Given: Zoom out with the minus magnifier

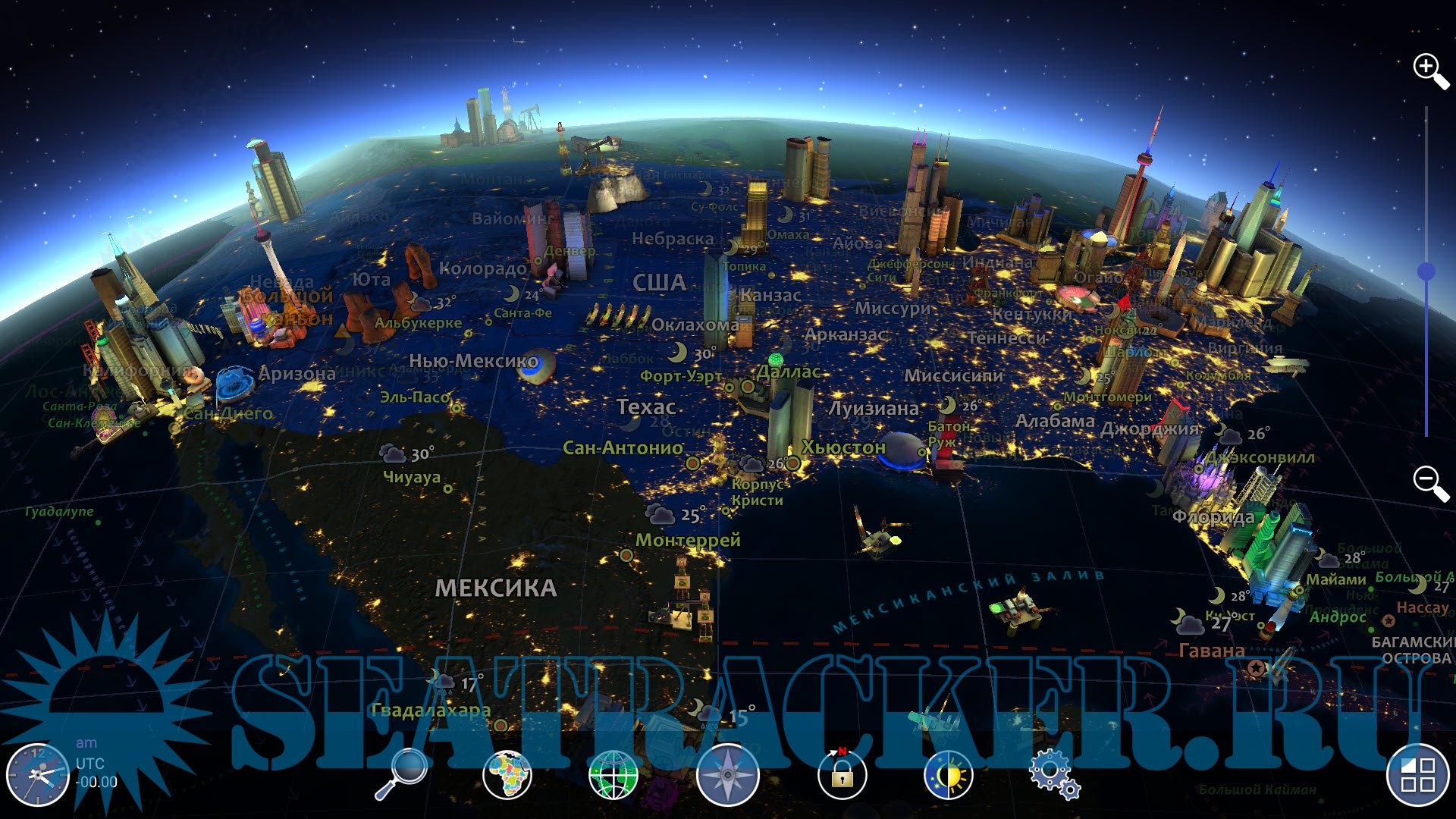Looking at the screenshot, I should pyautogui.click(x=1430, y=482).
